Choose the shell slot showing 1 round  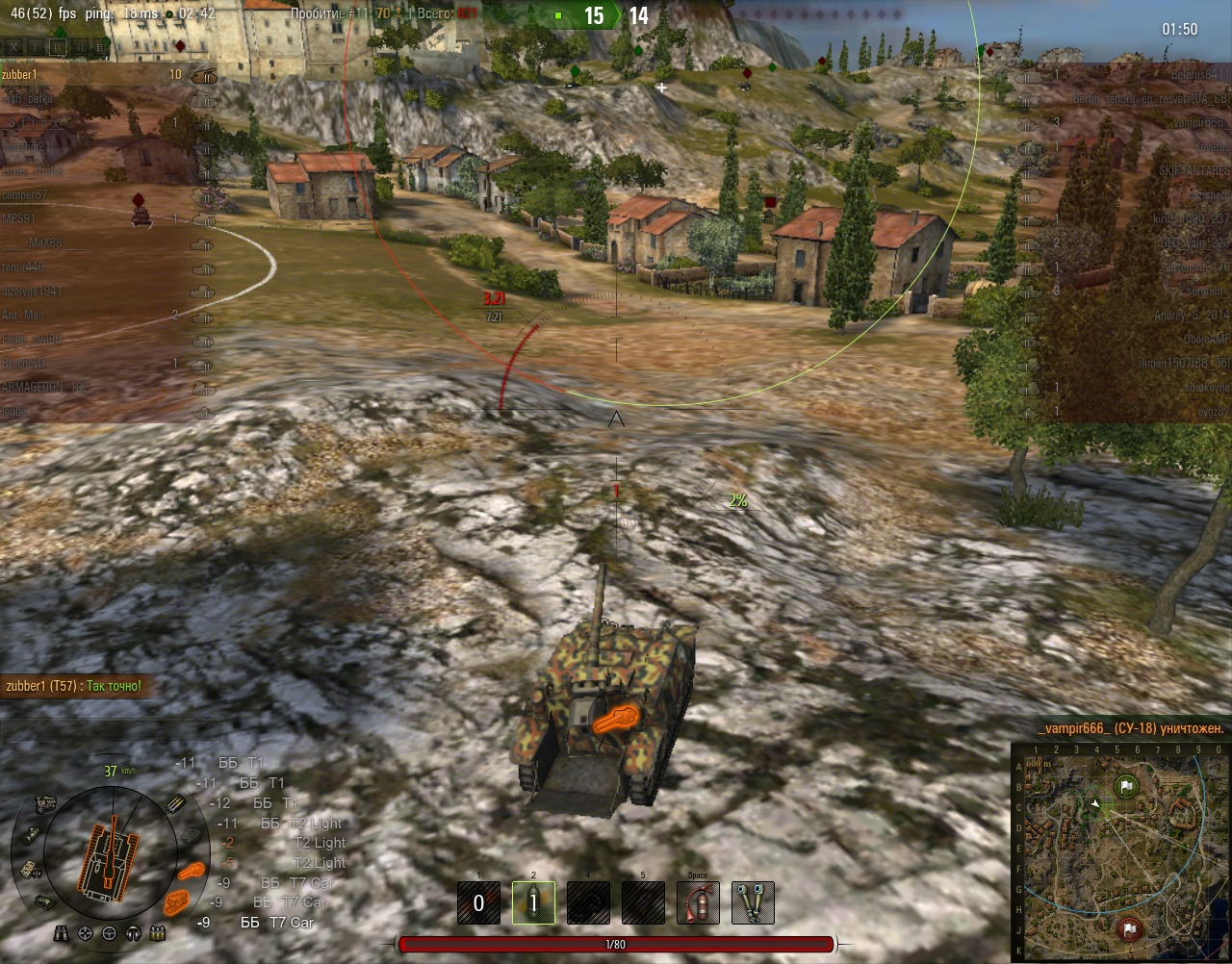point(533,903)
